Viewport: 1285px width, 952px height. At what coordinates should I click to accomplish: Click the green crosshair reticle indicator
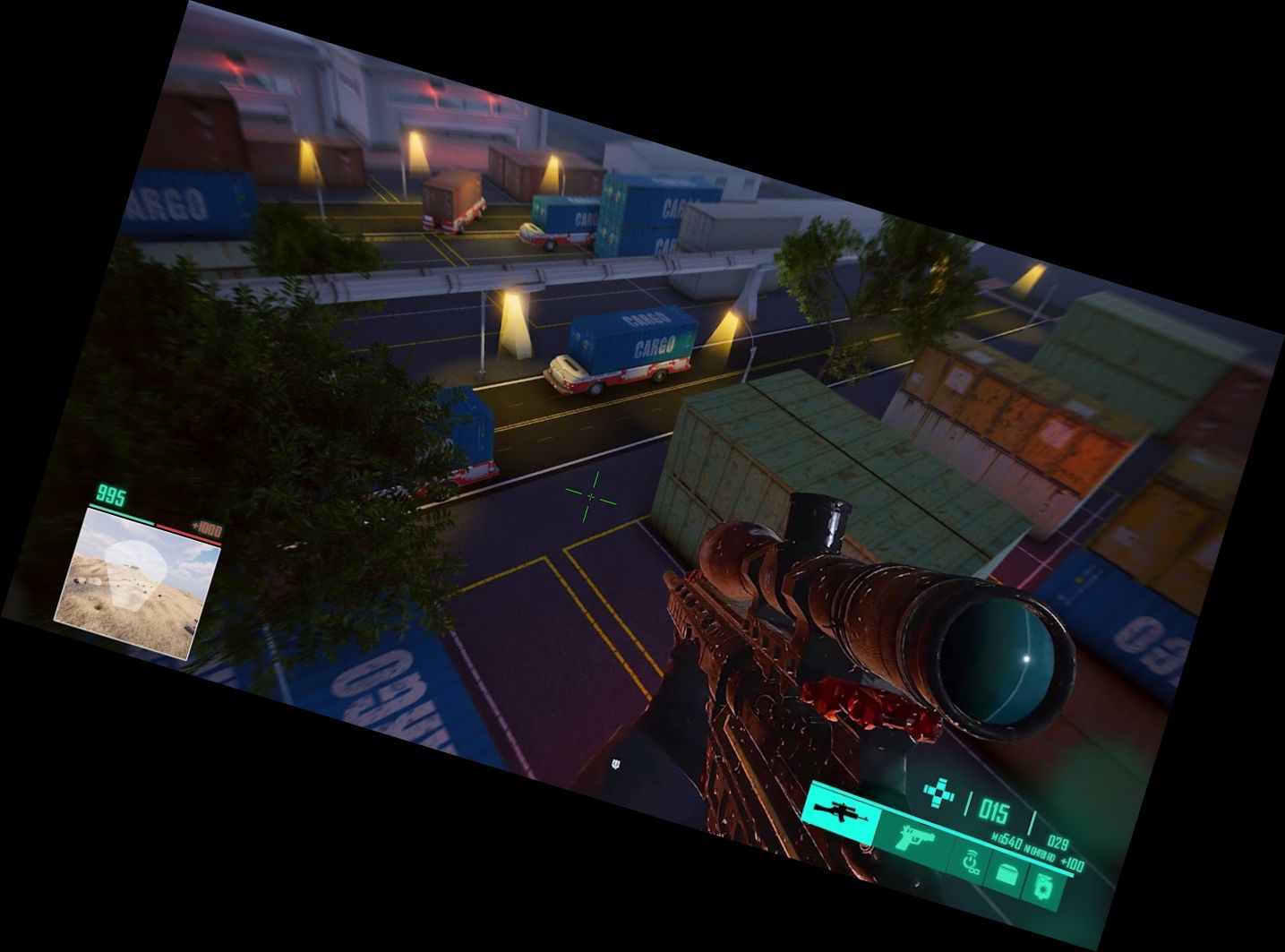tap(589, 497)
